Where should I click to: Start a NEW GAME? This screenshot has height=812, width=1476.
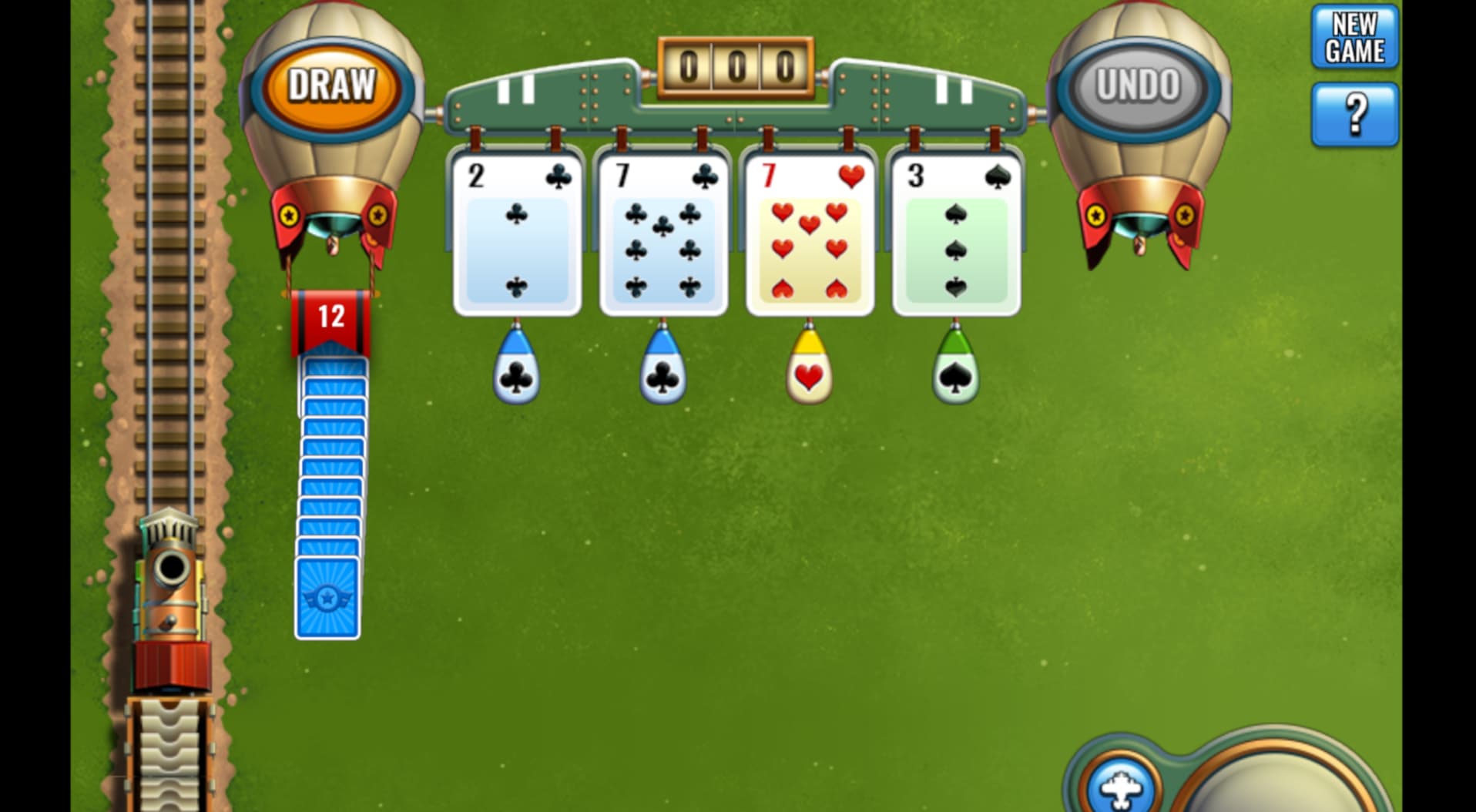tap(1354, 34)
